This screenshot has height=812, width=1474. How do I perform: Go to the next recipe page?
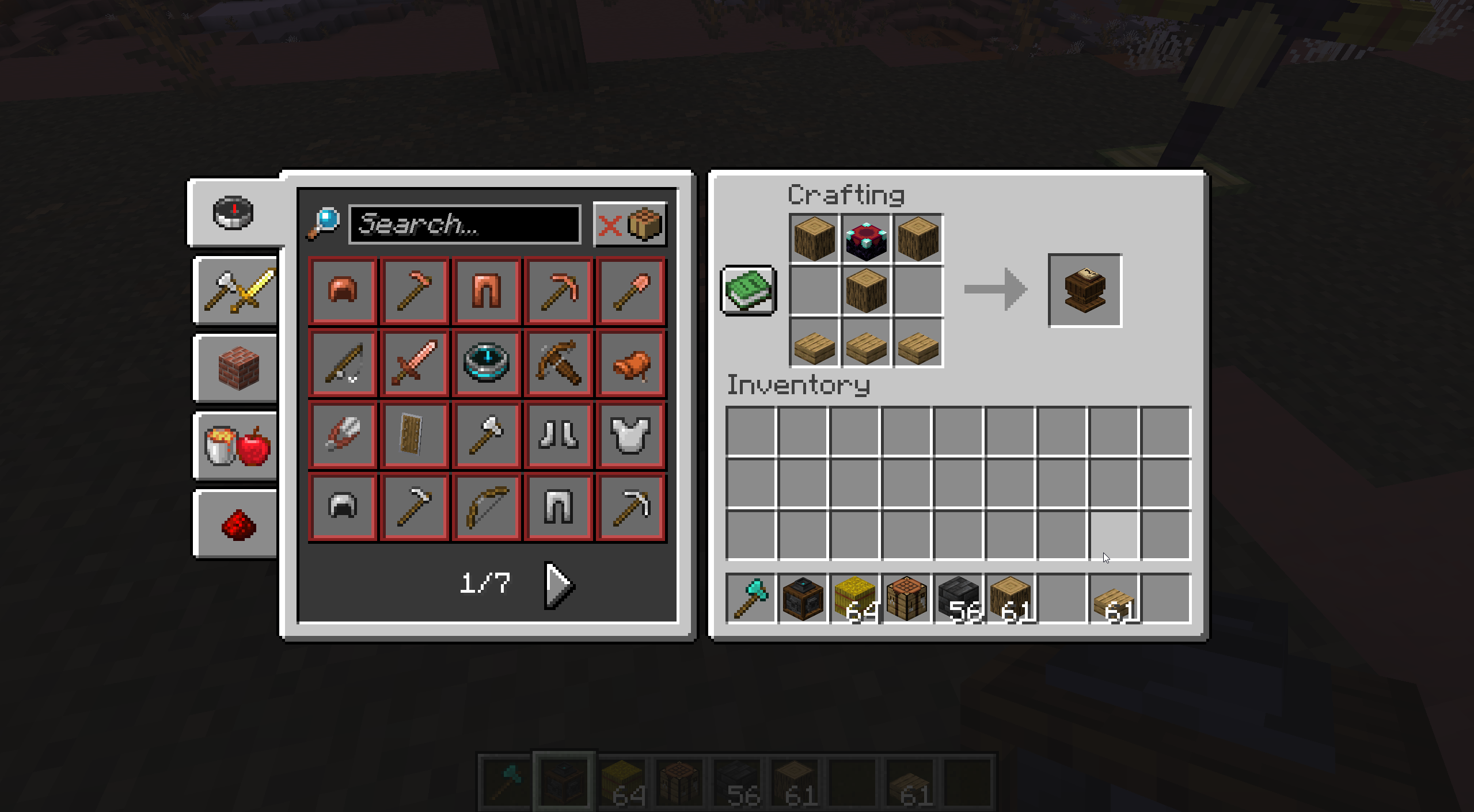(x=559, y=585)
